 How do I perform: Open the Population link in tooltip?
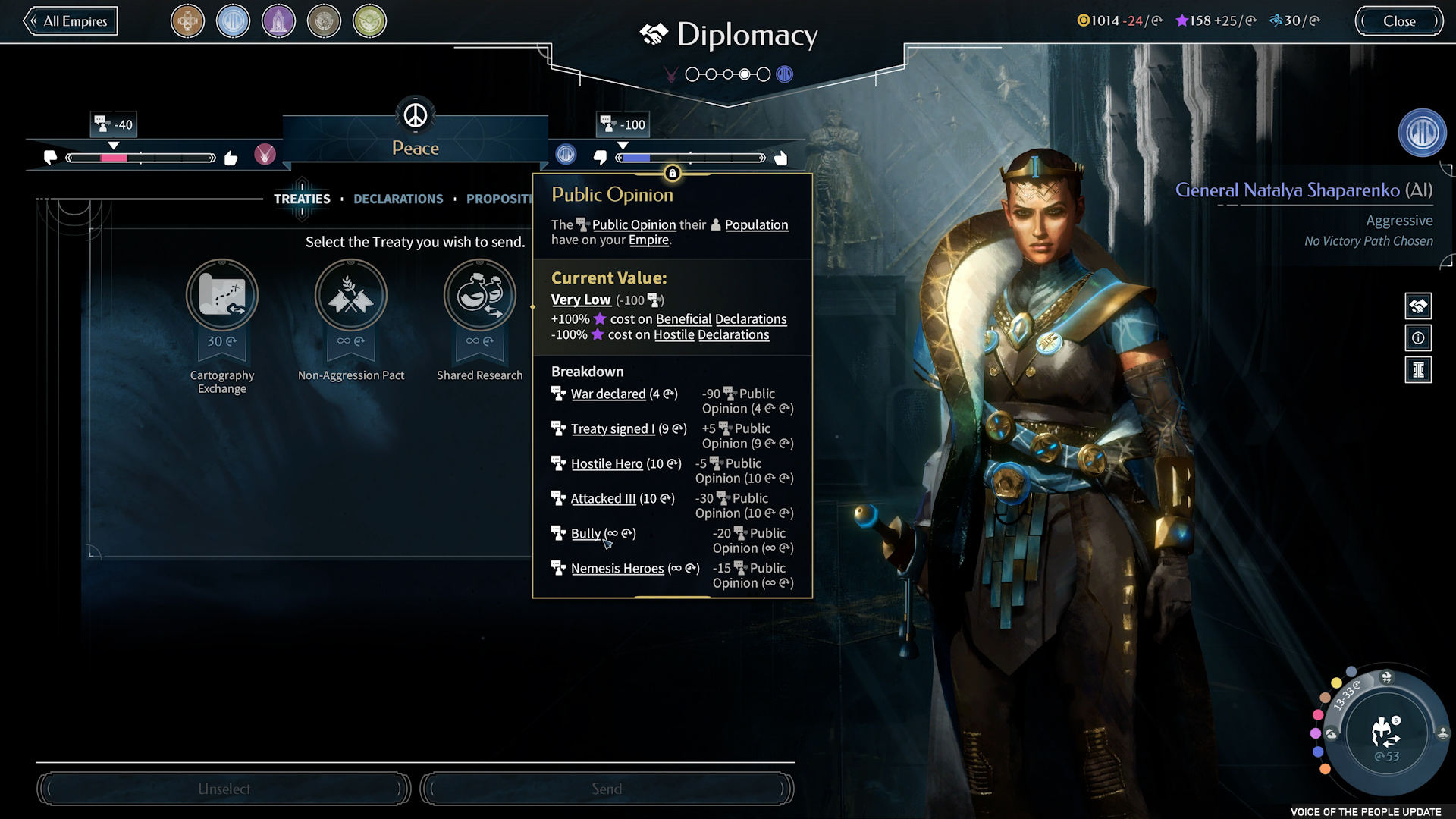pyautogui.click(x=756, y=225)
